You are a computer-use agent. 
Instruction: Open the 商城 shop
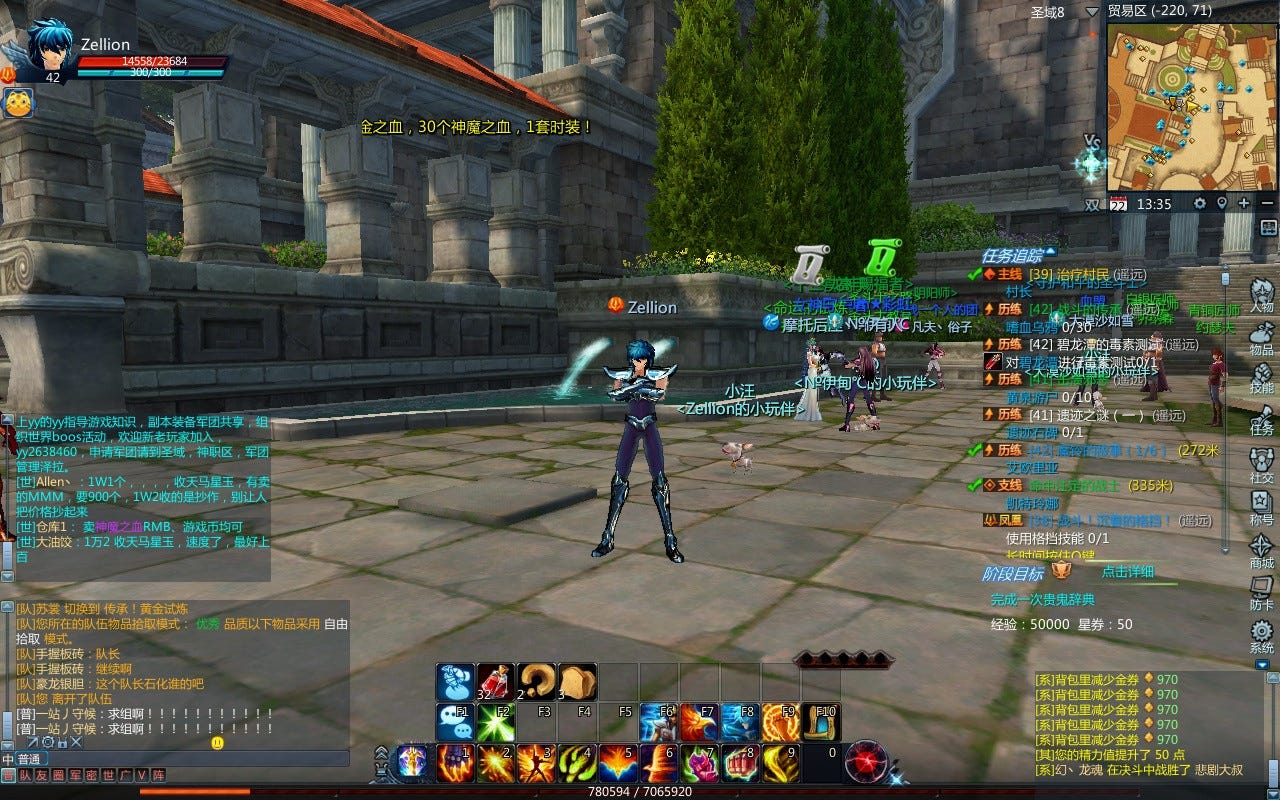1261,549
